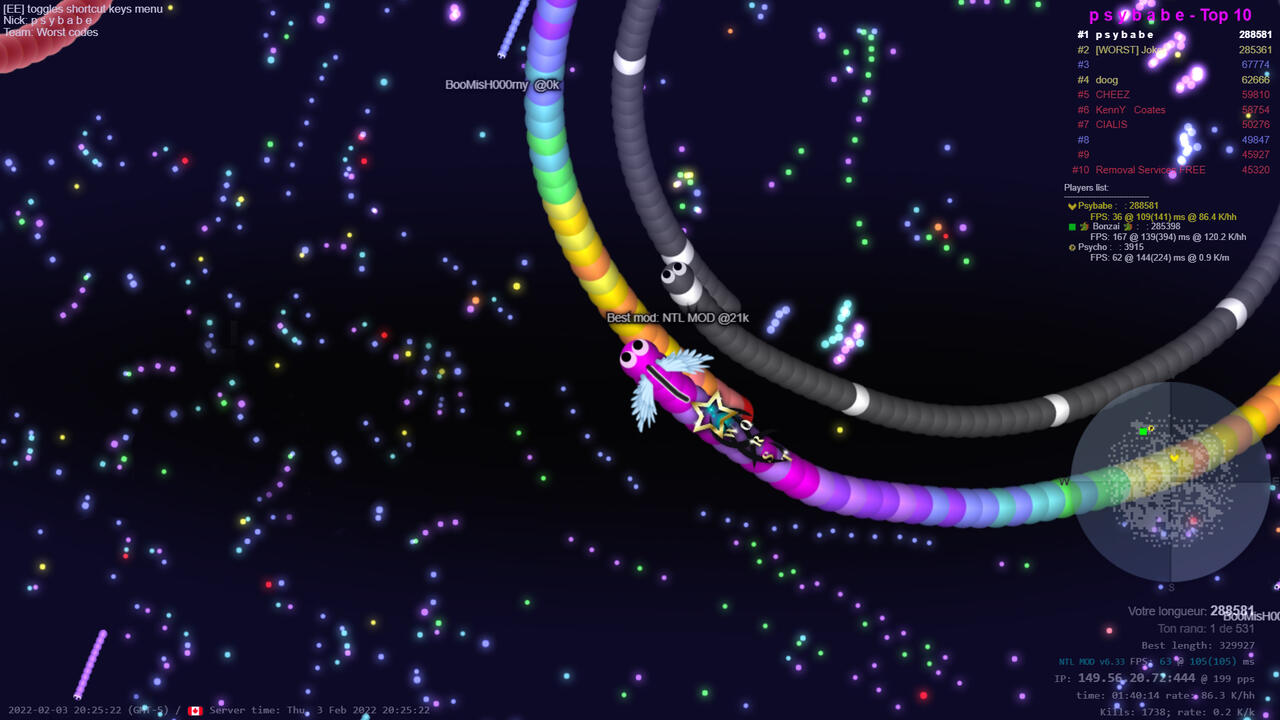This screenshot has width=1280, height=720.
Task: Click the crown icon beside Psybabe
Action: [1073, 206]
